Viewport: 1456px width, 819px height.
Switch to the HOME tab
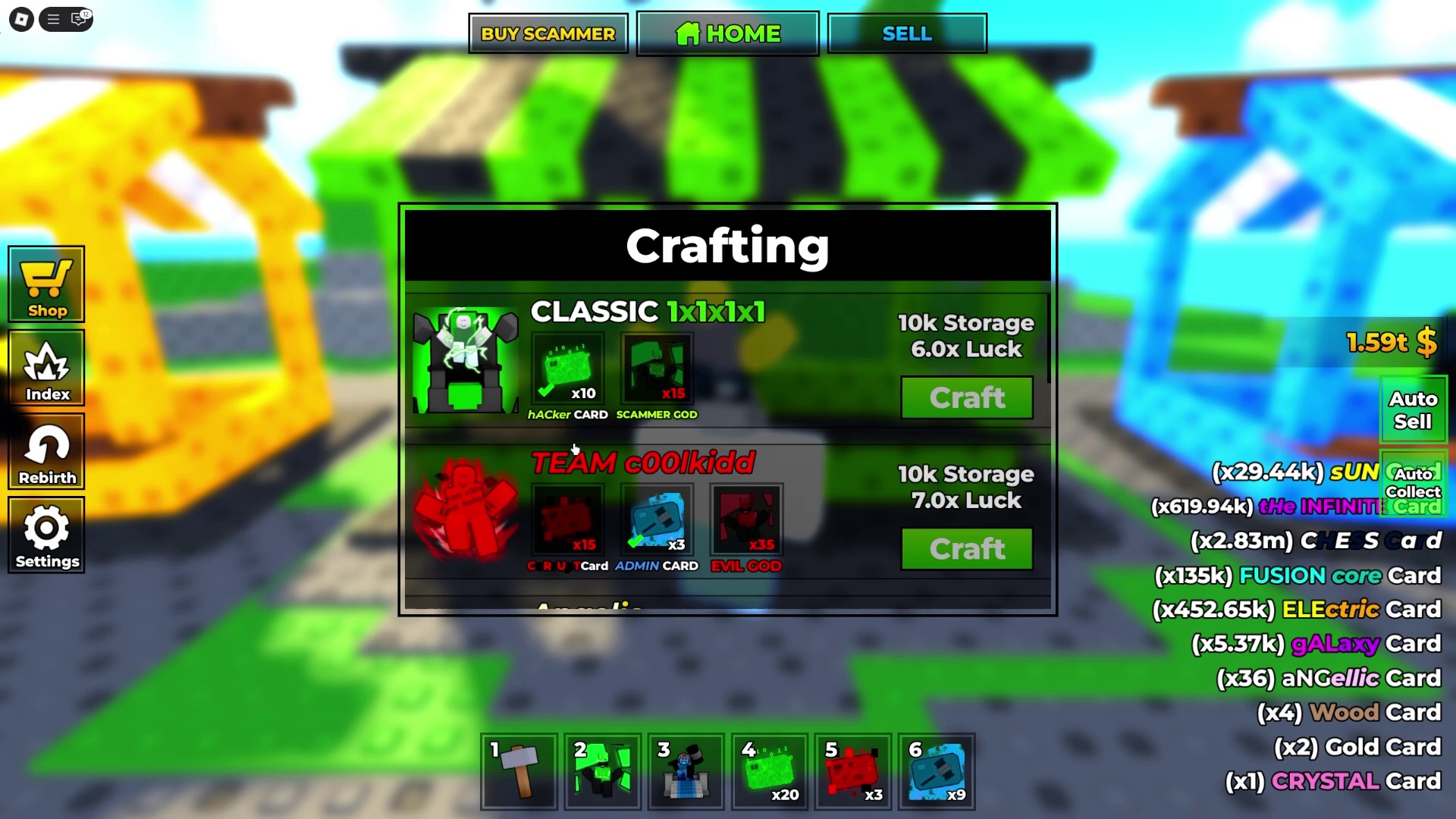727,33
